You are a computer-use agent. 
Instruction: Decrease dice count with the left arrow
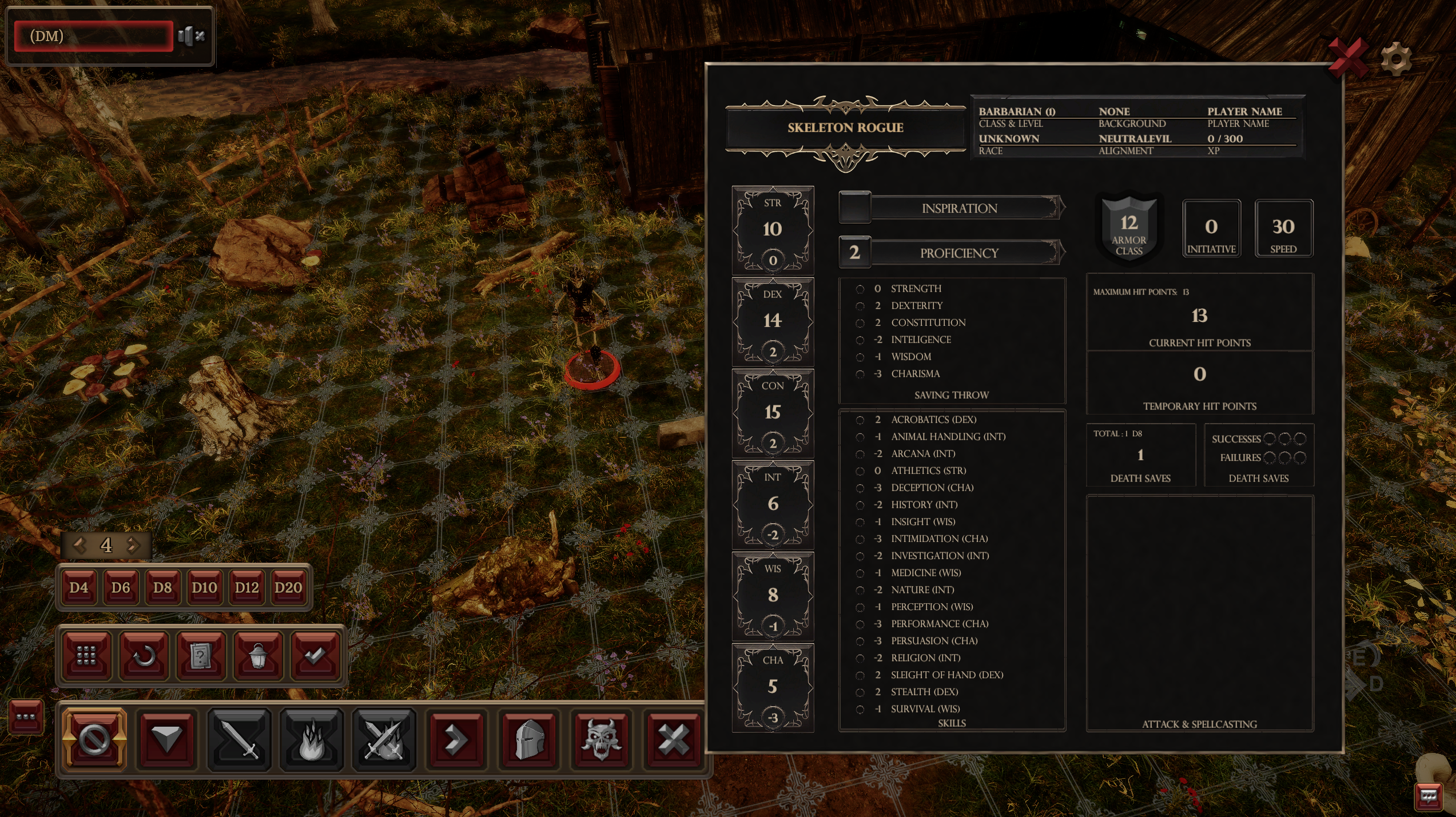(79, 545)
